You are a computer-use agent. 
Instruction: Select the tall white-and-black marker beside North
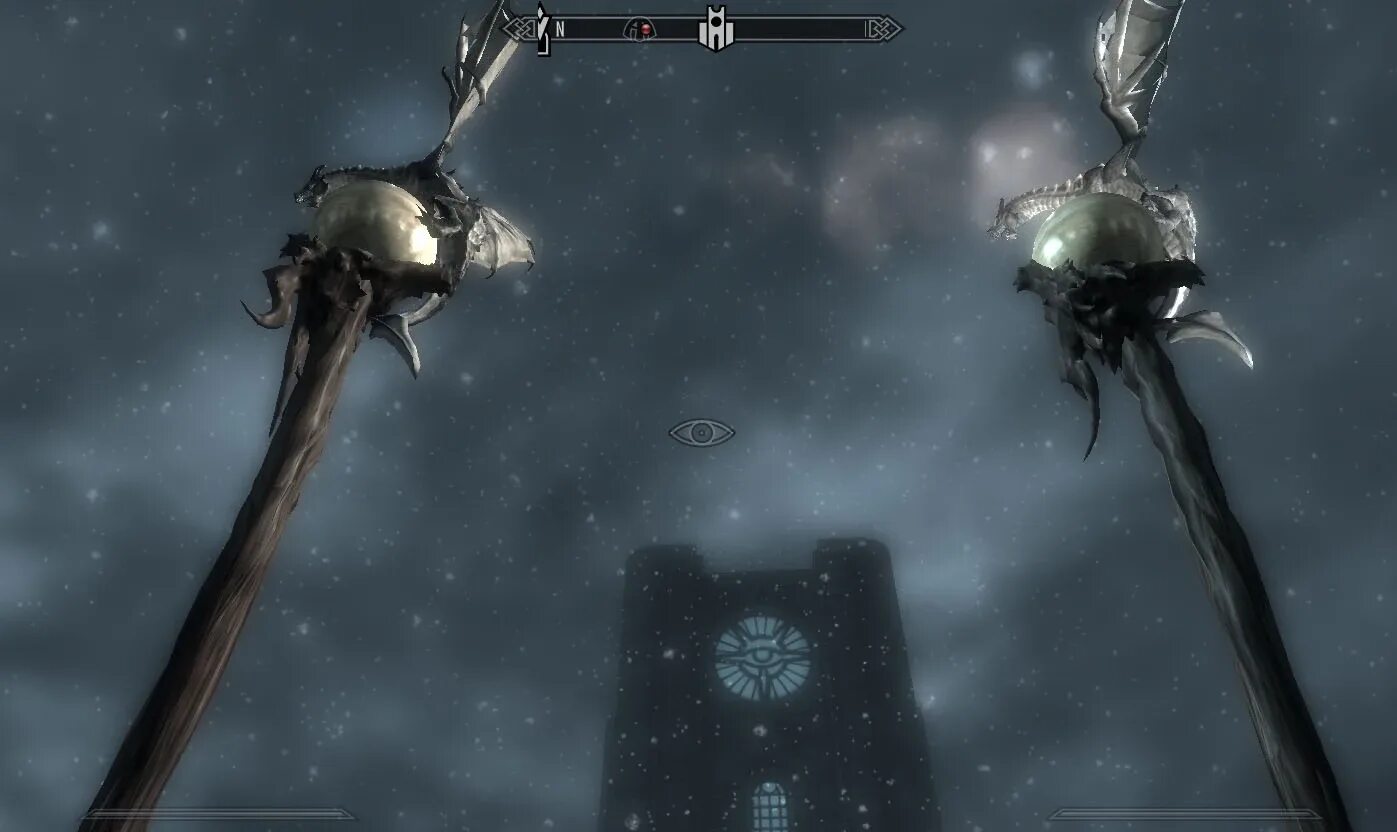pos(542,30)
